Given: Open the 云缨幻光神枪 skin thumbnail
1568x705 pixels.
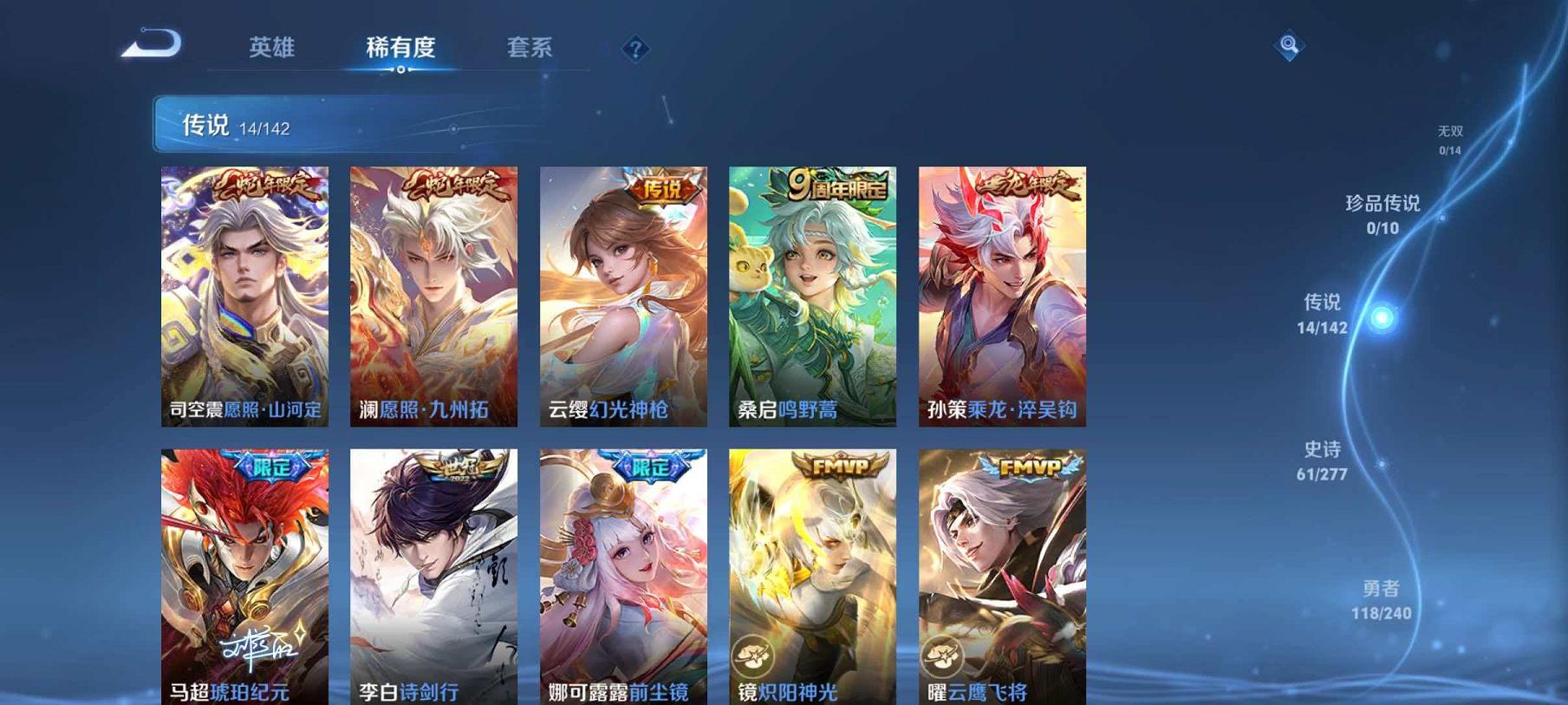Looking at the screenshot, I should coord(626,295).
